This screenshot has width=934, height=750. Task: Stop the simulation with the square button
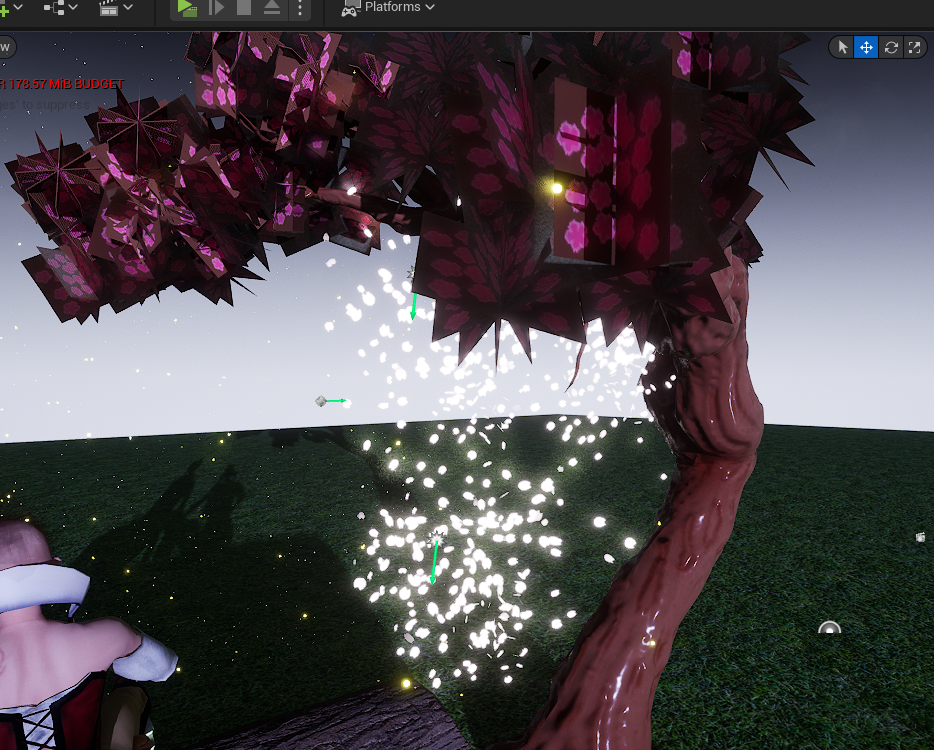(x=244, y=8)
